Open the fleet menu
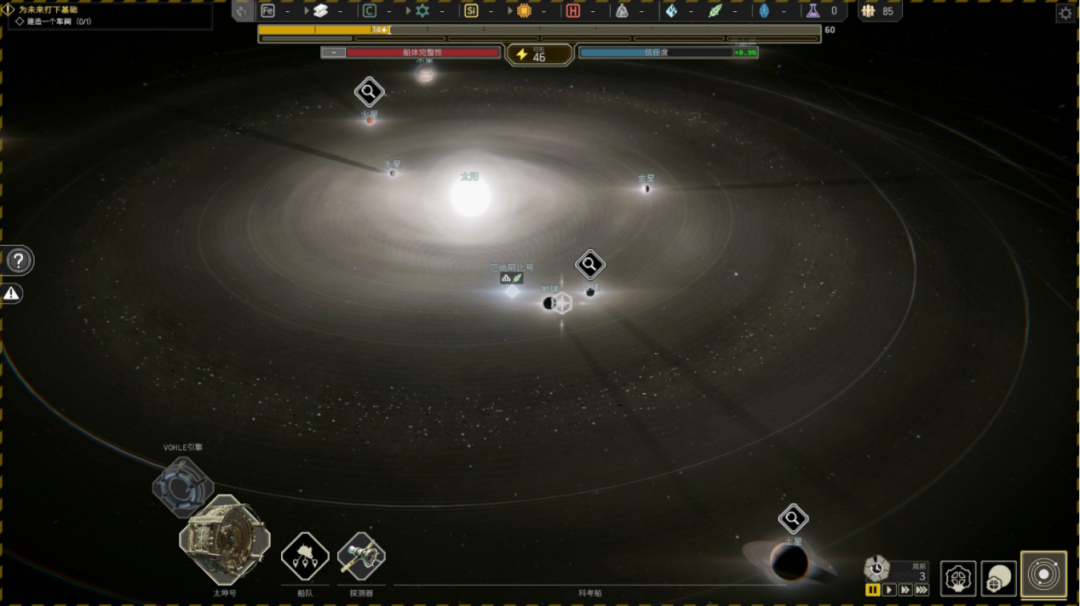1080x606 pixels. 305,557
